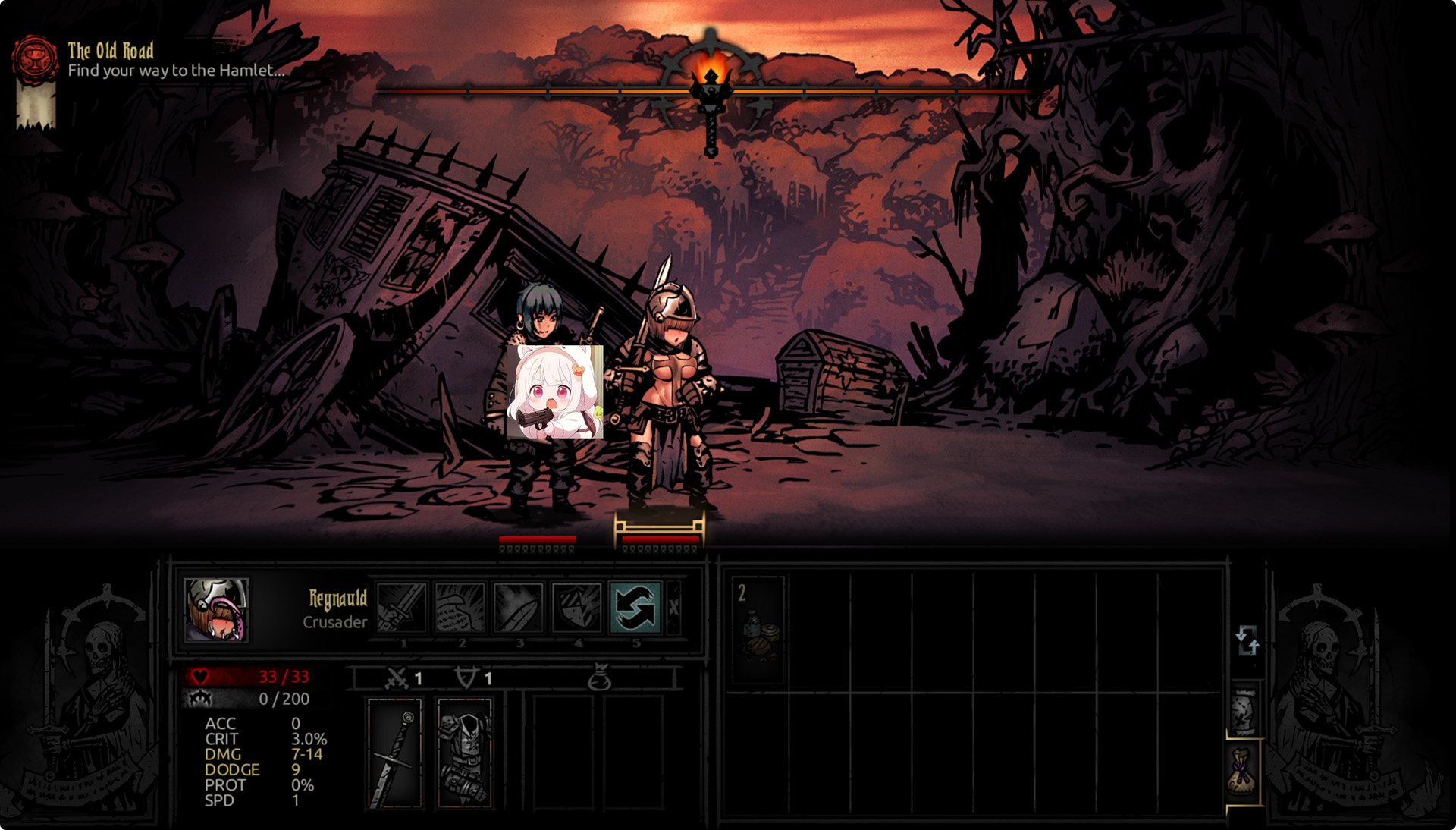Select Reynauld's hero portrait
1456x830 pixels.
pos(216,610)
